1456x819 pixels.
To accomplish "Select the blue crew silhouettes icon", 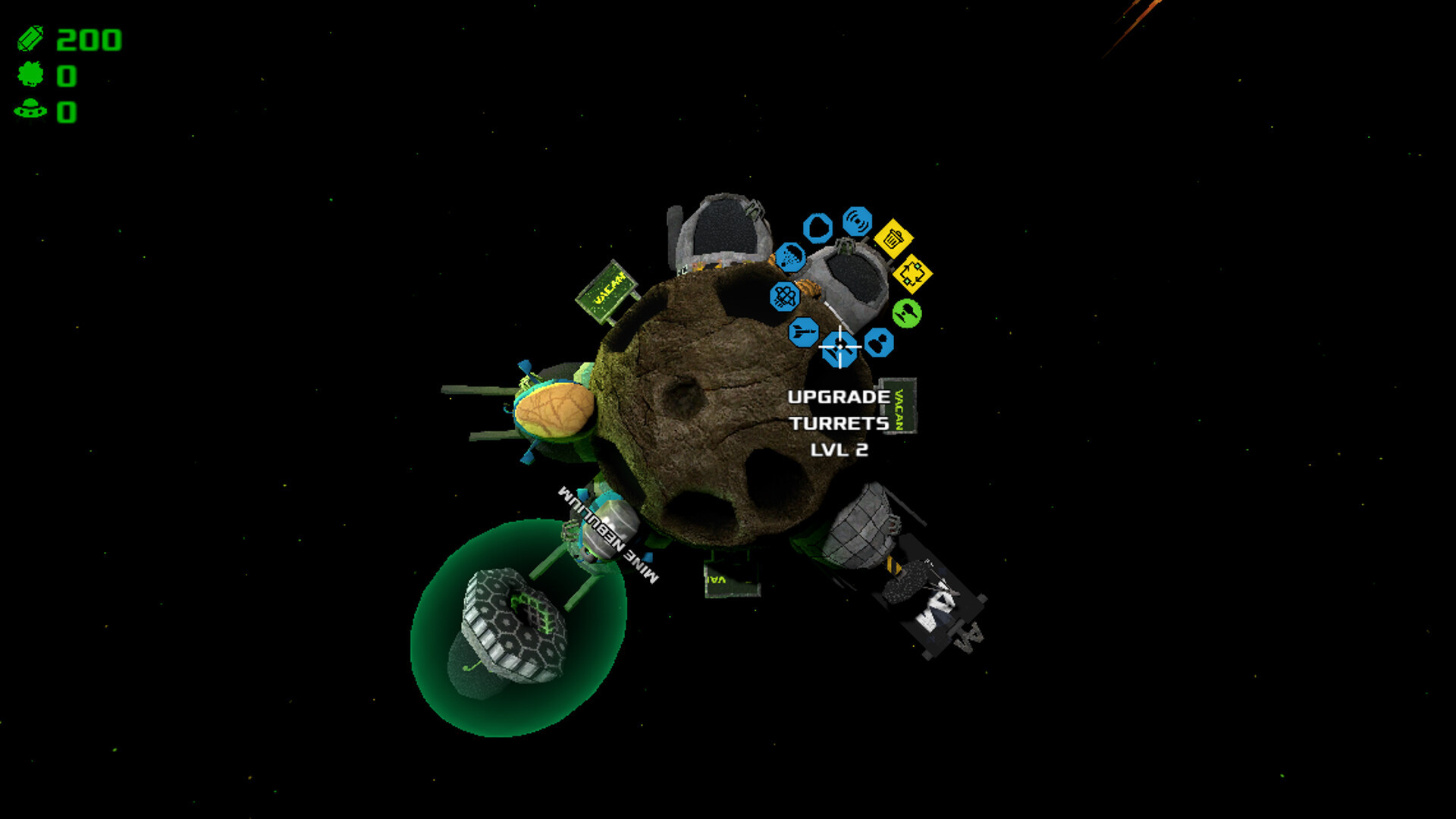I will click(878, 343).
